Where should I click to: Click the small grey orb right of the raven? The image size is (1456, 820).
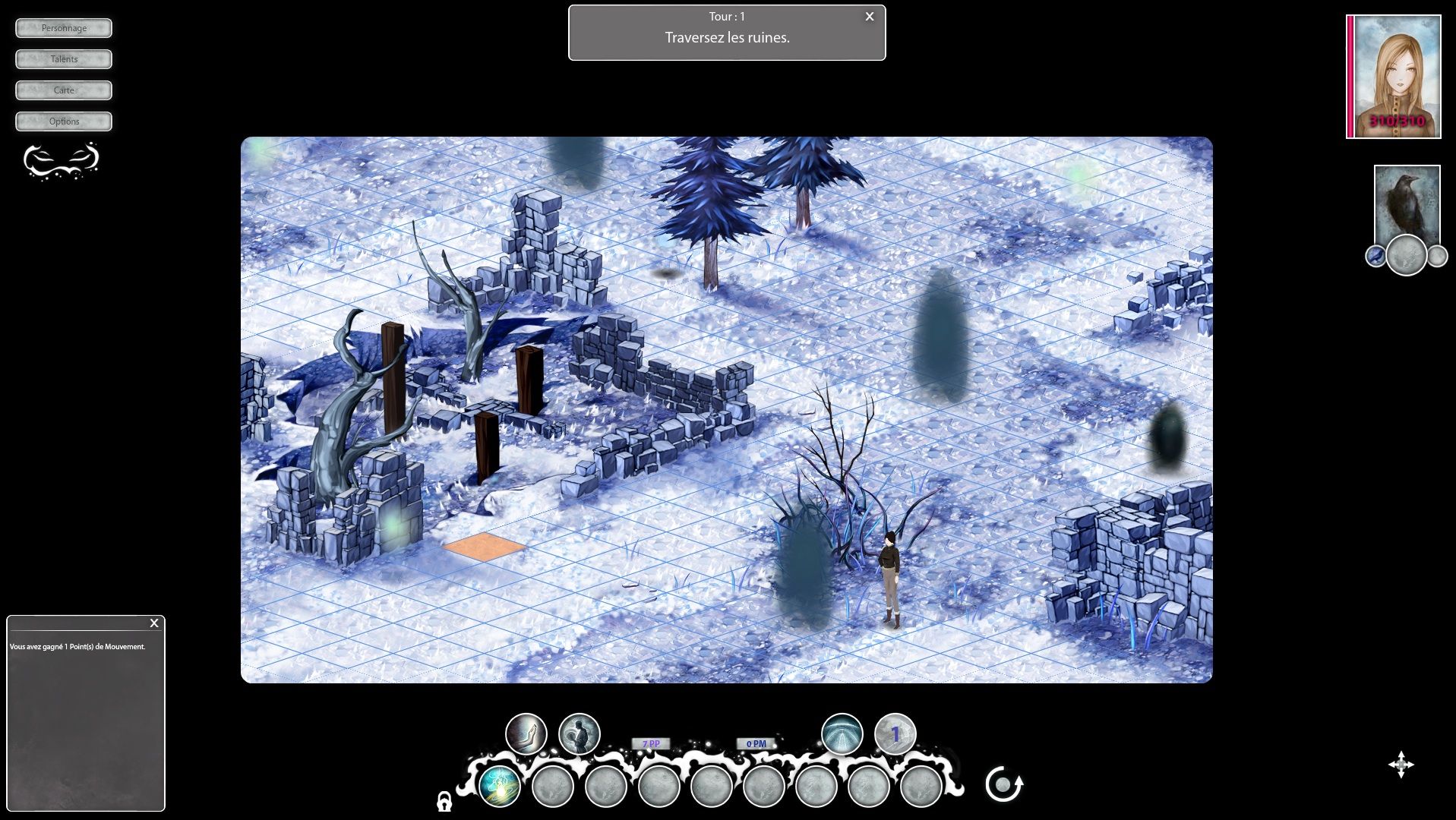(x=1437, y=257)
